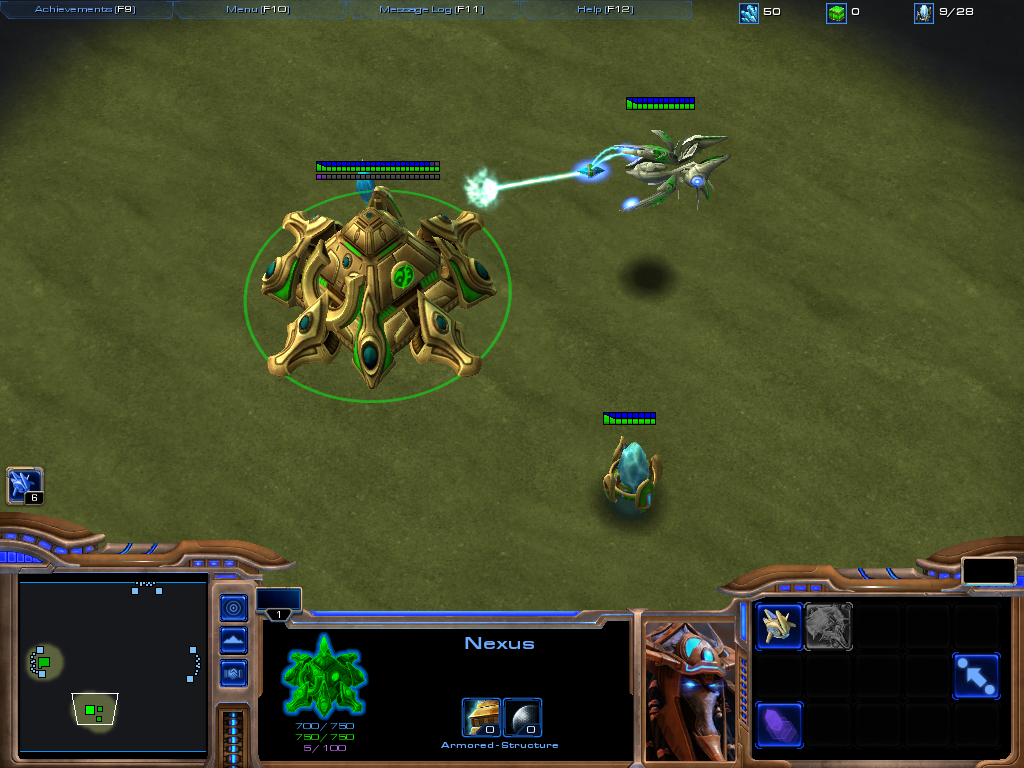Image resolution: width=1024 pixels, height=768 pixels.
Task: Show the Message Log
Action: pyautogui.click(x=431, y=10)
